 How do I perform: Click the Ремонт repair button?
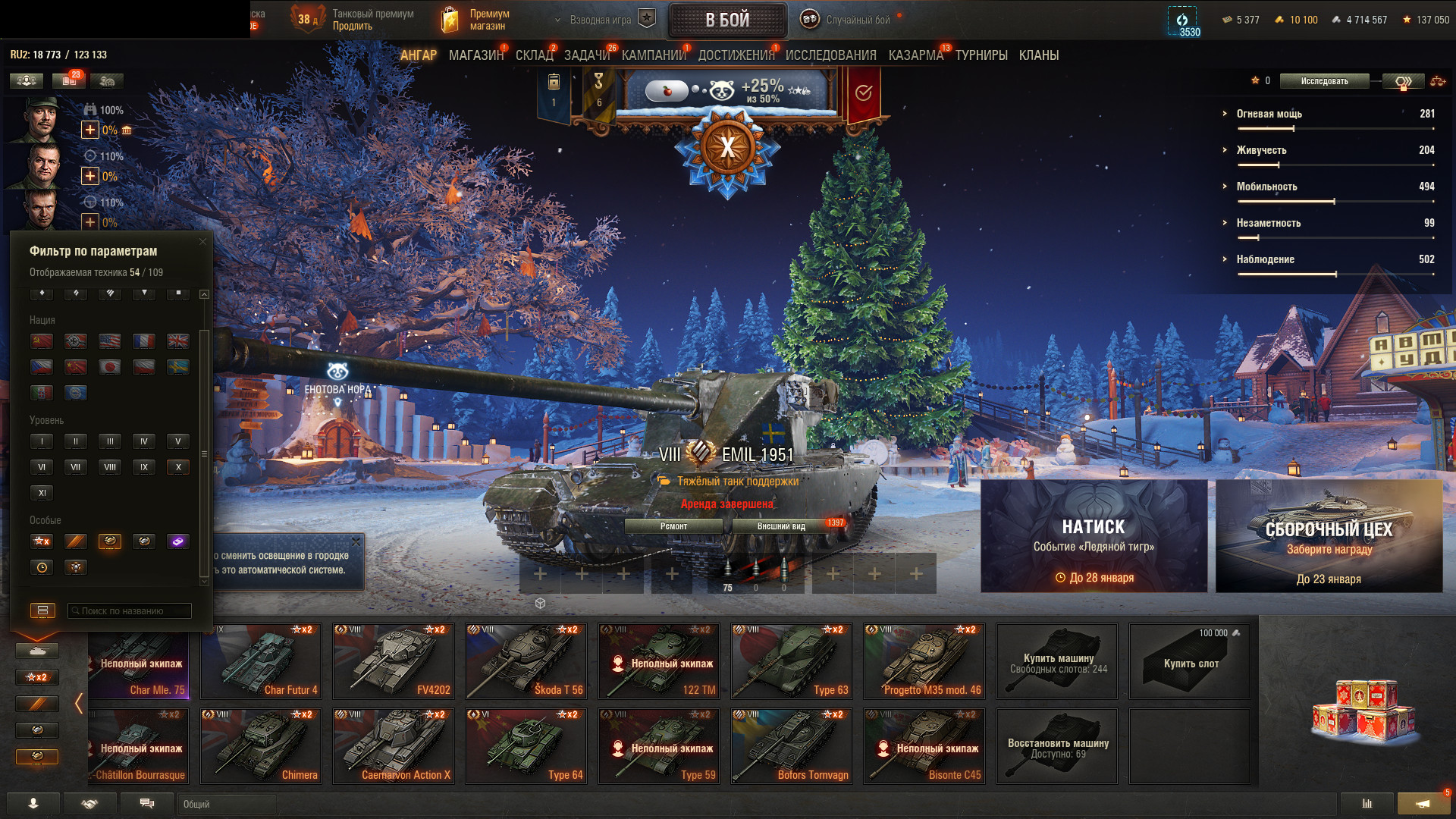tap(673, 526)
